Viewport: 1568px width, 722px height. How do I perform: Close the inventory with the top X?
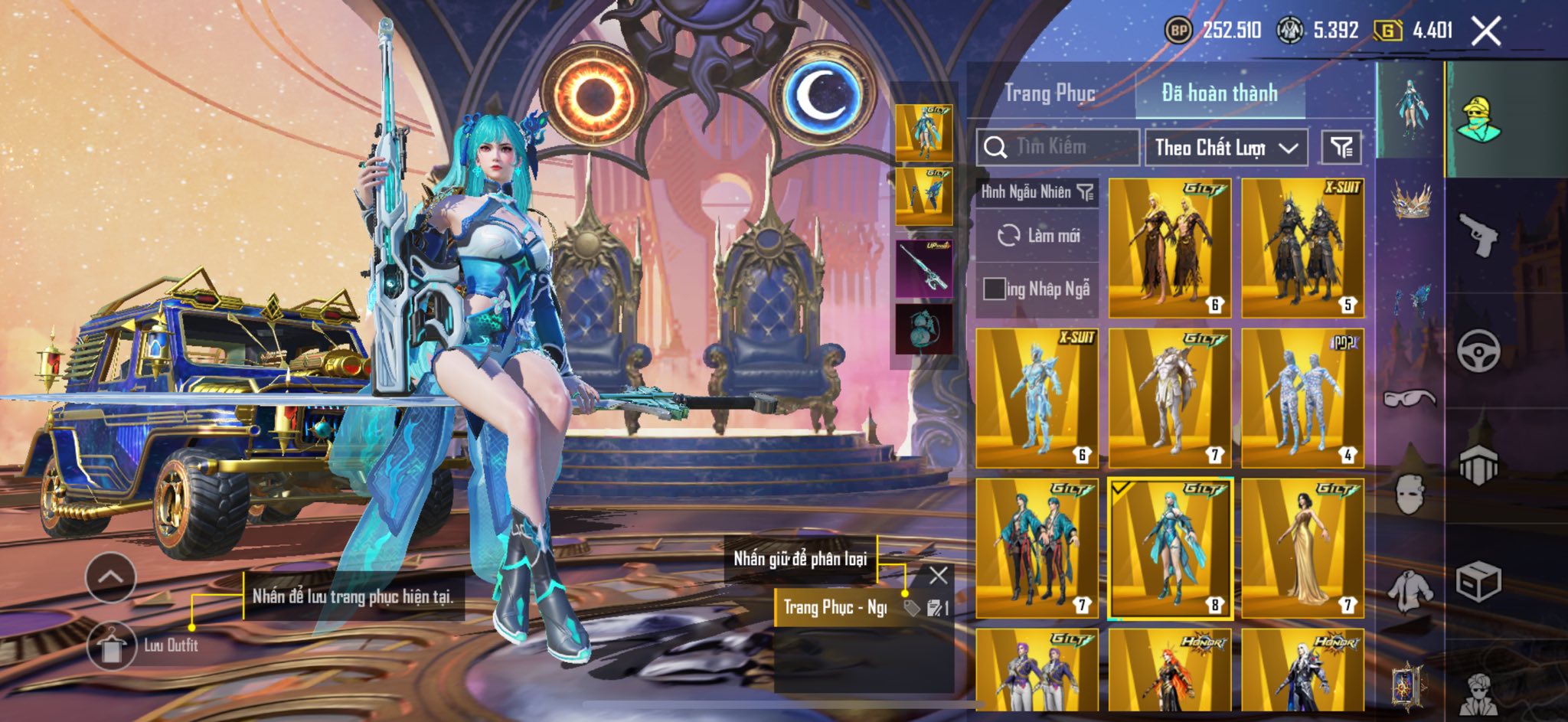pos(1486,31)
